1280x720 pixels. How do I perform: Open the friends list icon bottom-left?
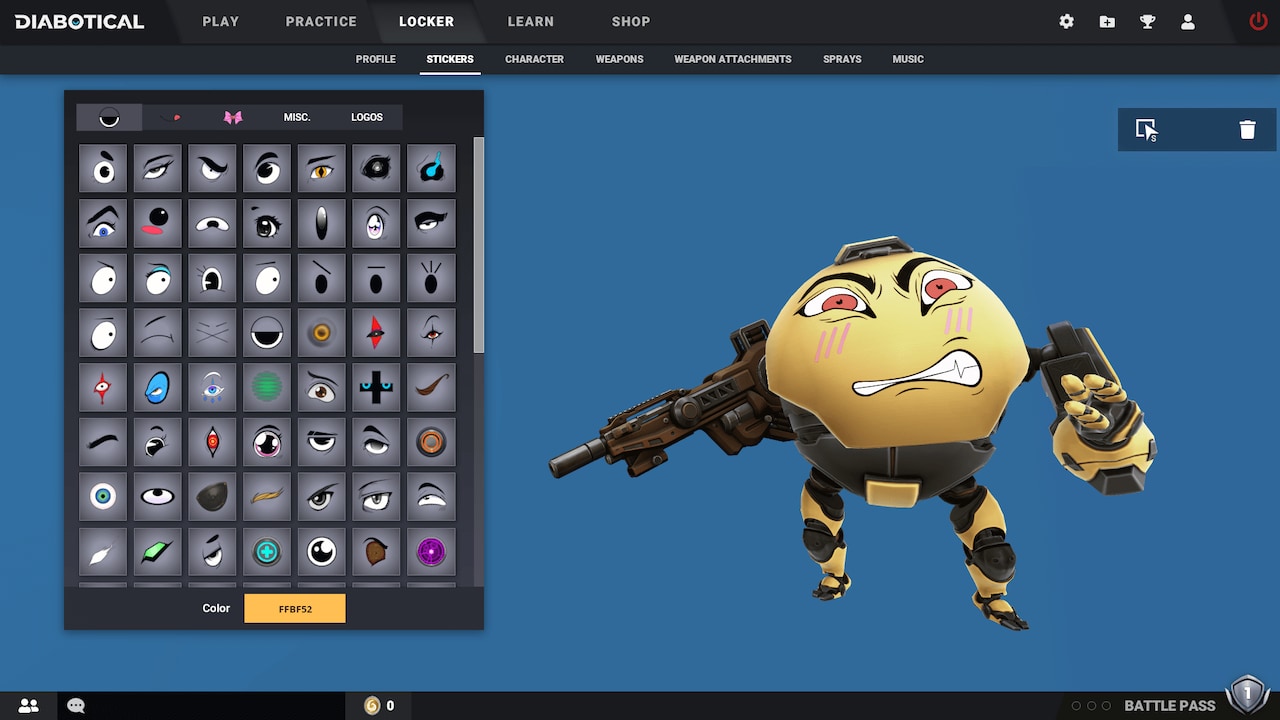coord(28,705)
